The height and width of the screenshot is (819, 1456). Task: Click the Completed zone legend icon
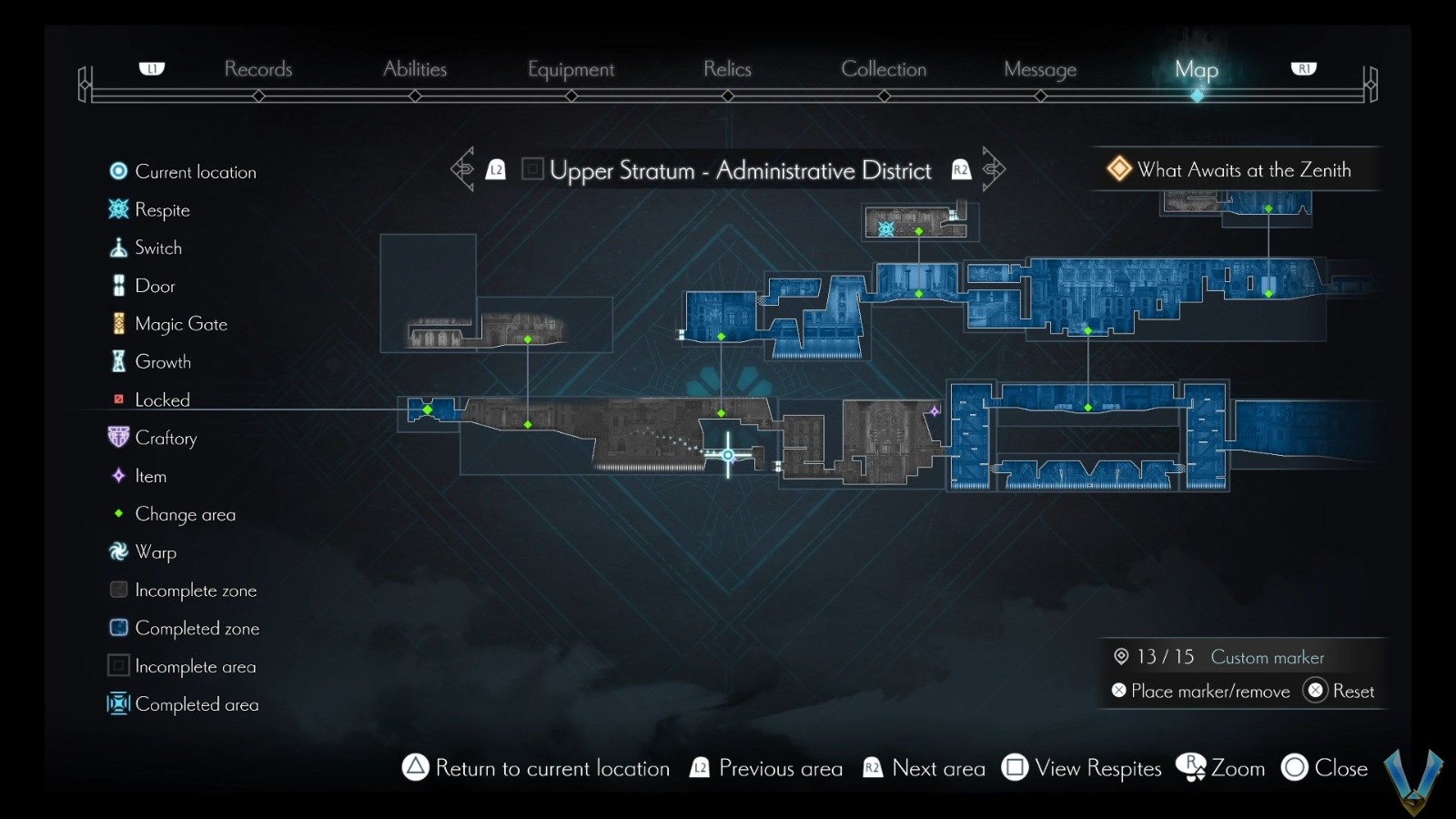[117, 627]
